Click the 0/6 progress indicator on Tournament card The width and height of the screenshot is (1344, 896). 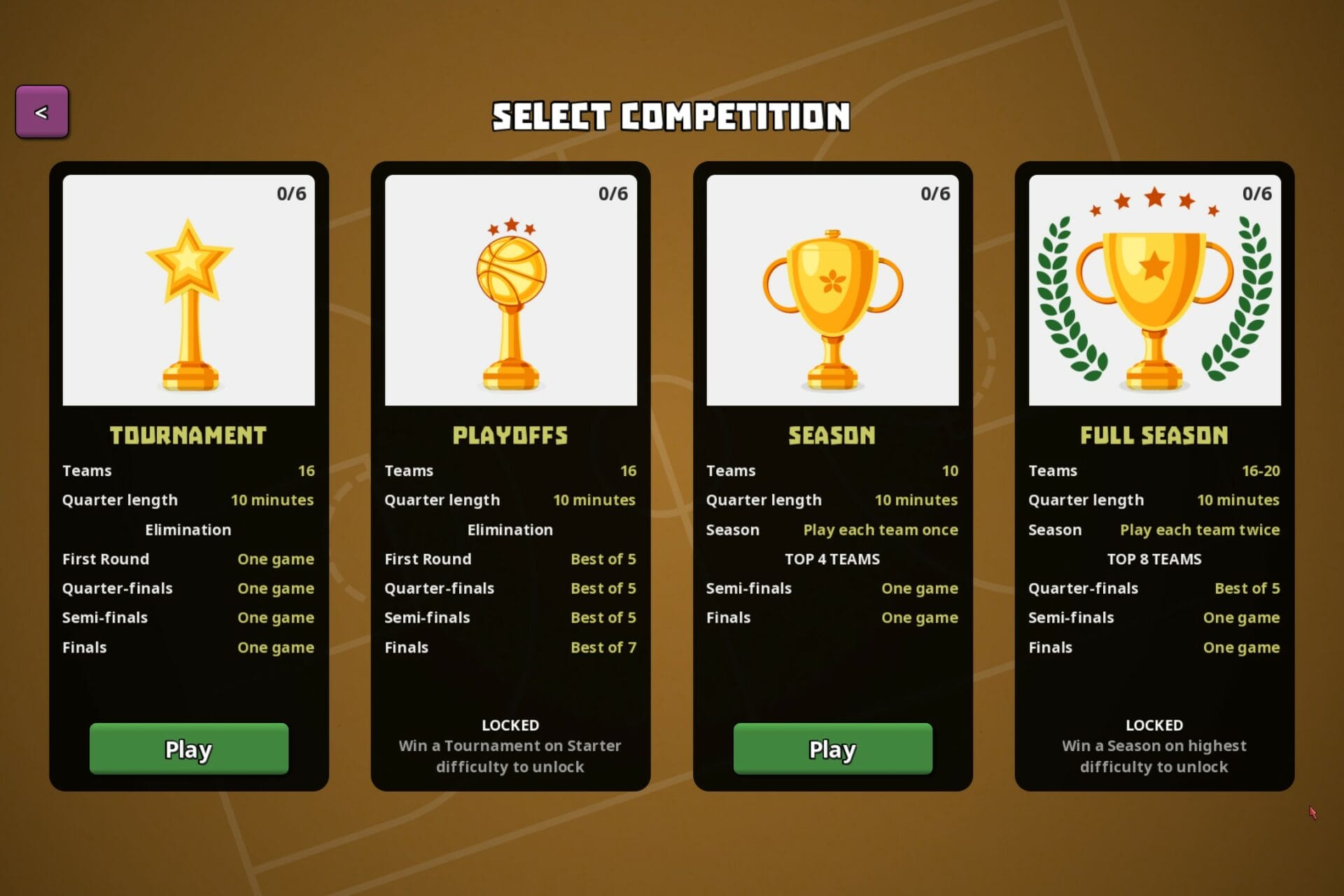pos(292,194)
